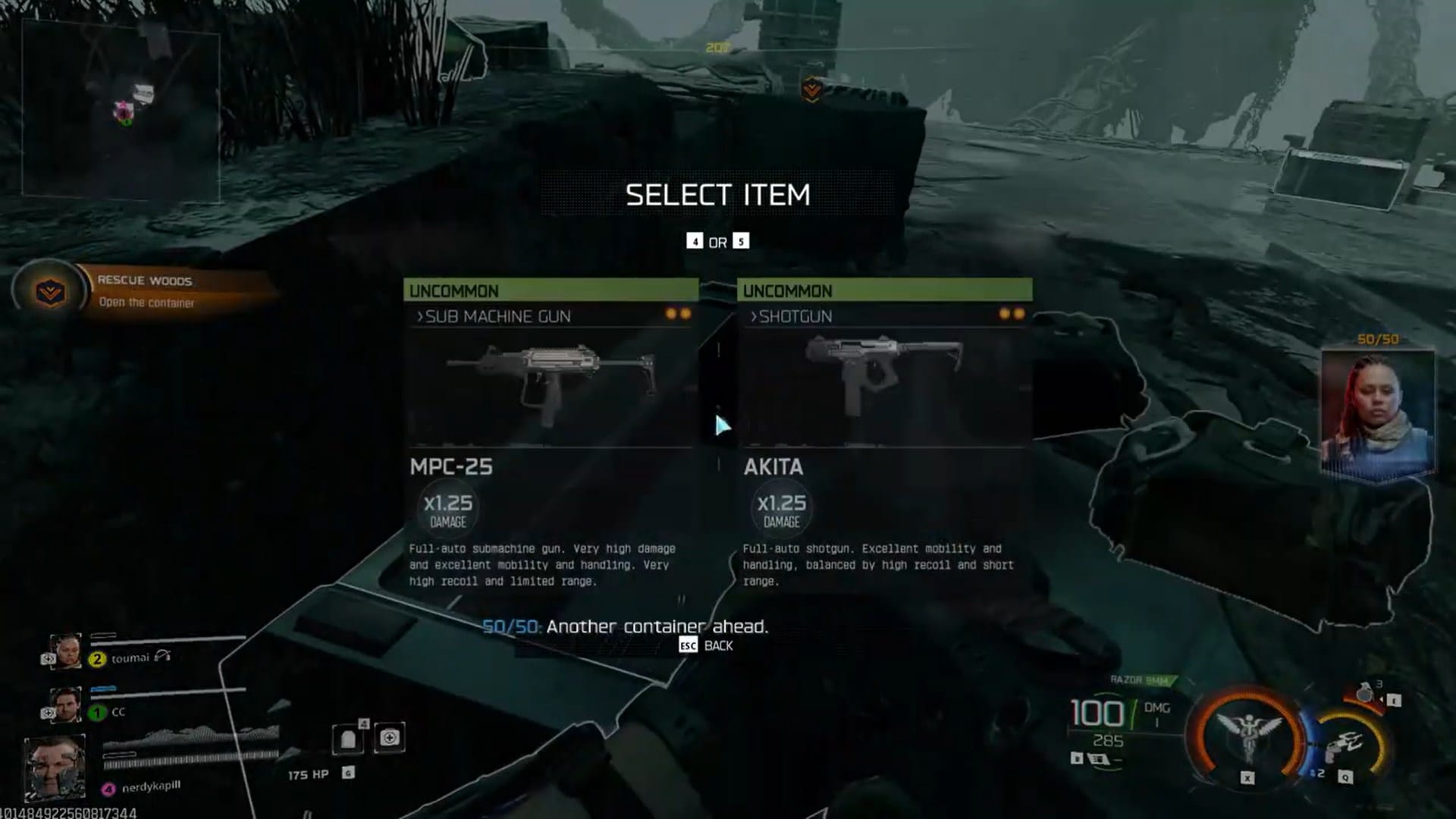Click nerdykapill player portrait

[x=55, y=767]
